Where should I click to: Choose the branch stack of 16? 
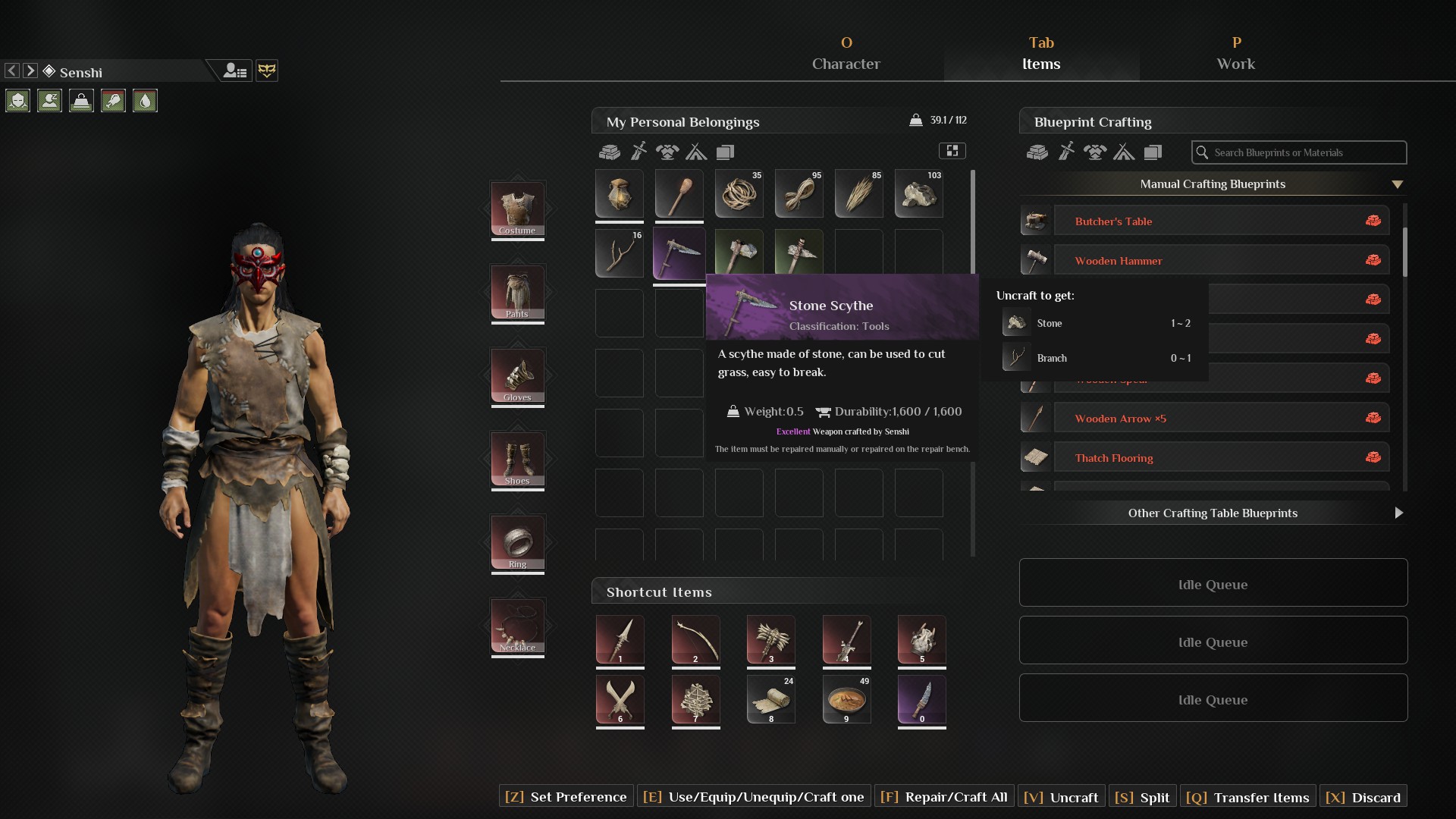(x=619, y=253)
